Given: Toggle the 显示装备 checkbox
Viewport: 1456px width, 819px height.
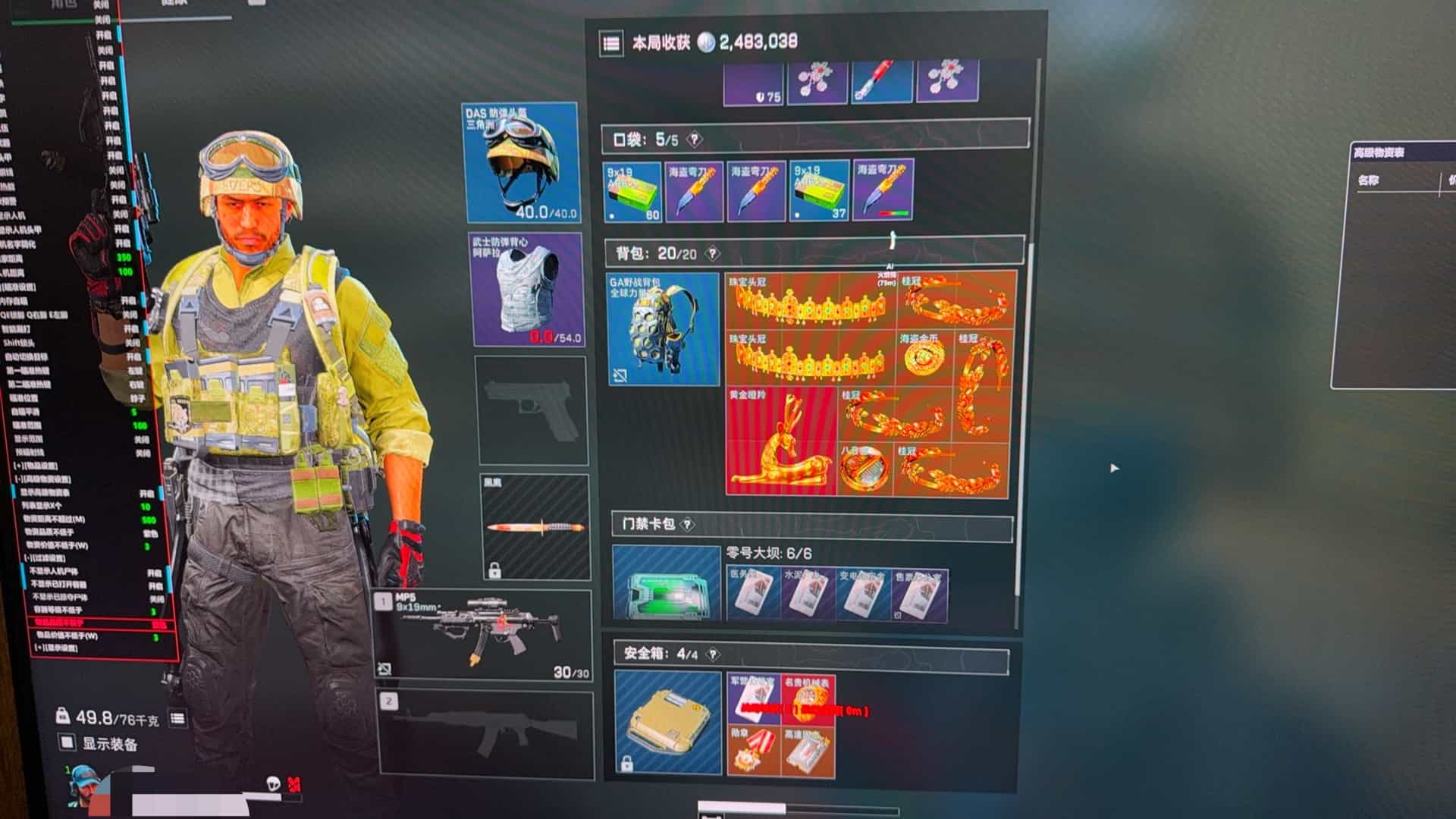Looking at the screenshot, I should pyautogui.click(x=67, y=742).
